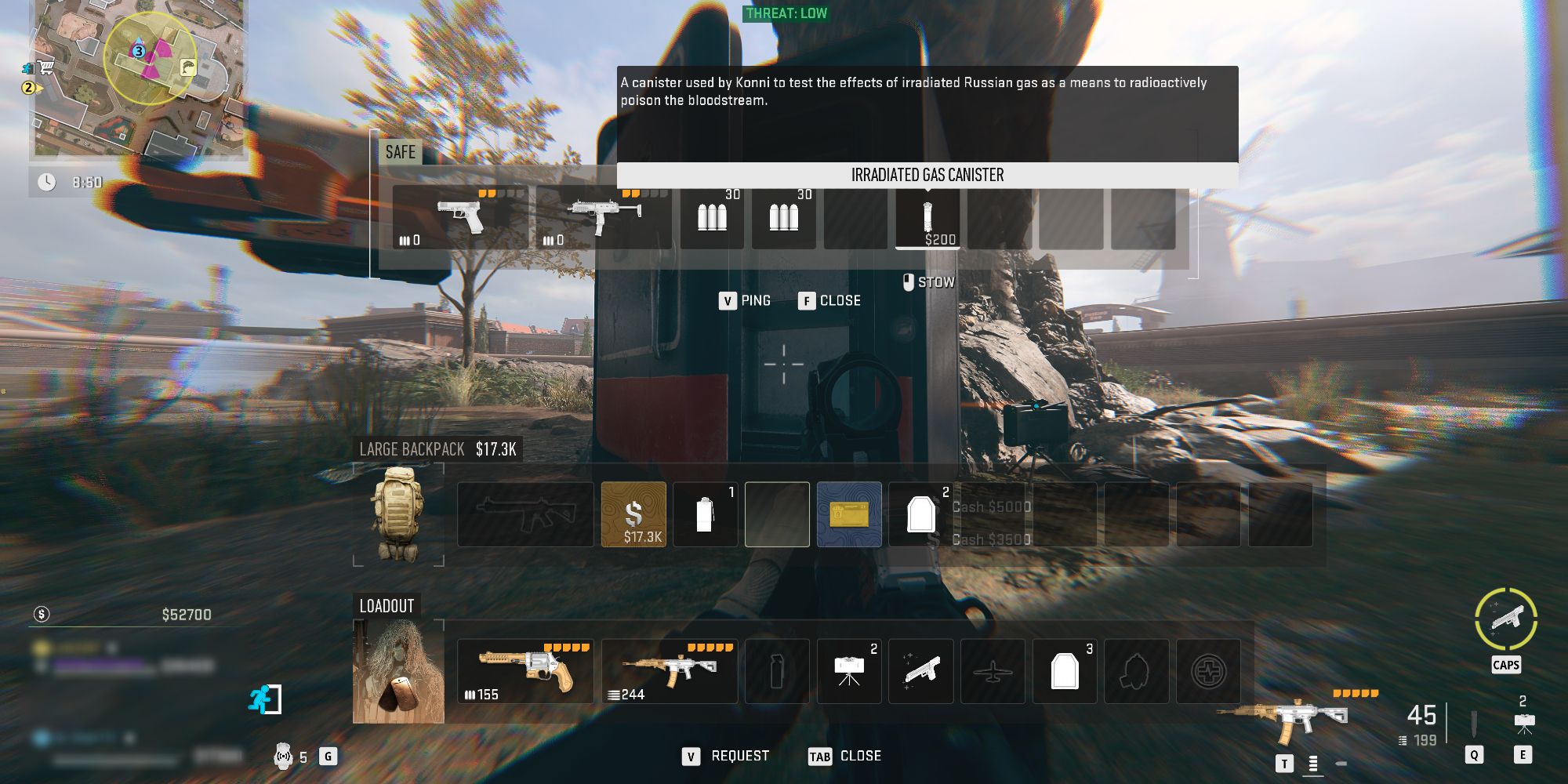The height and width of the screenshot is (784, 1568).
Task: Select the plane killstreak icon in loadout
Action: (993, 672)
